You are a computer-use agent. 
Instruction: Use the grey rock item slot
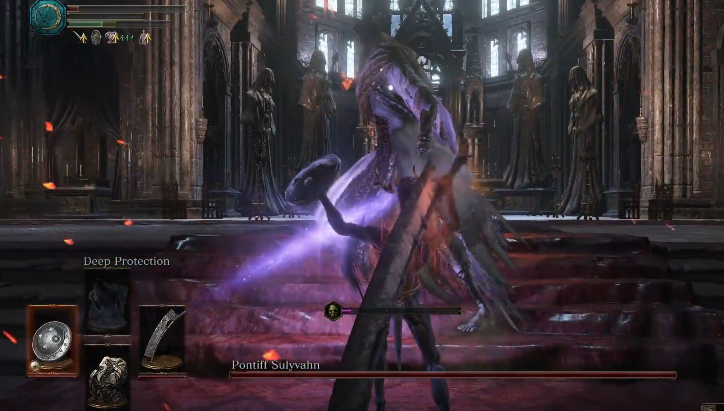pyautogui.click(x=107, y=379)
